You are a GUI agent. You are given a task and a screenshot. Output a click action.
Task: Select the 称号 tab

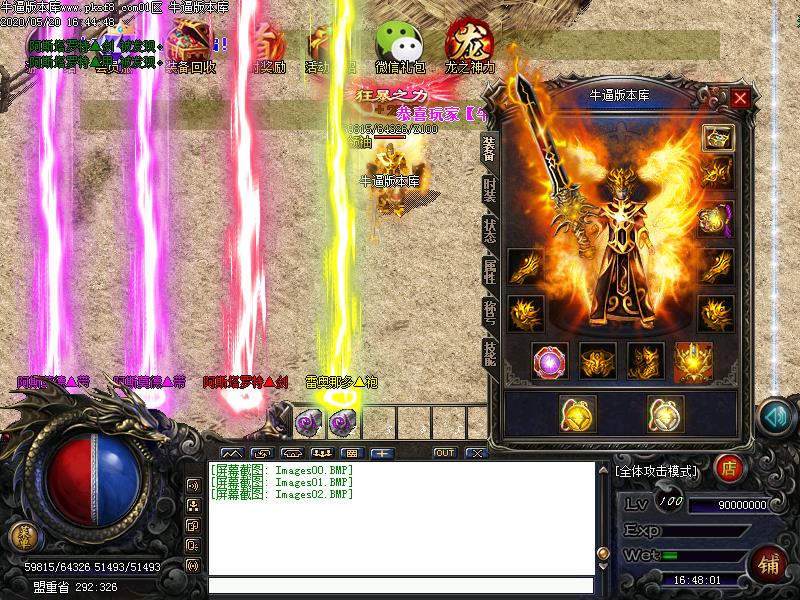tap(489, 312)
